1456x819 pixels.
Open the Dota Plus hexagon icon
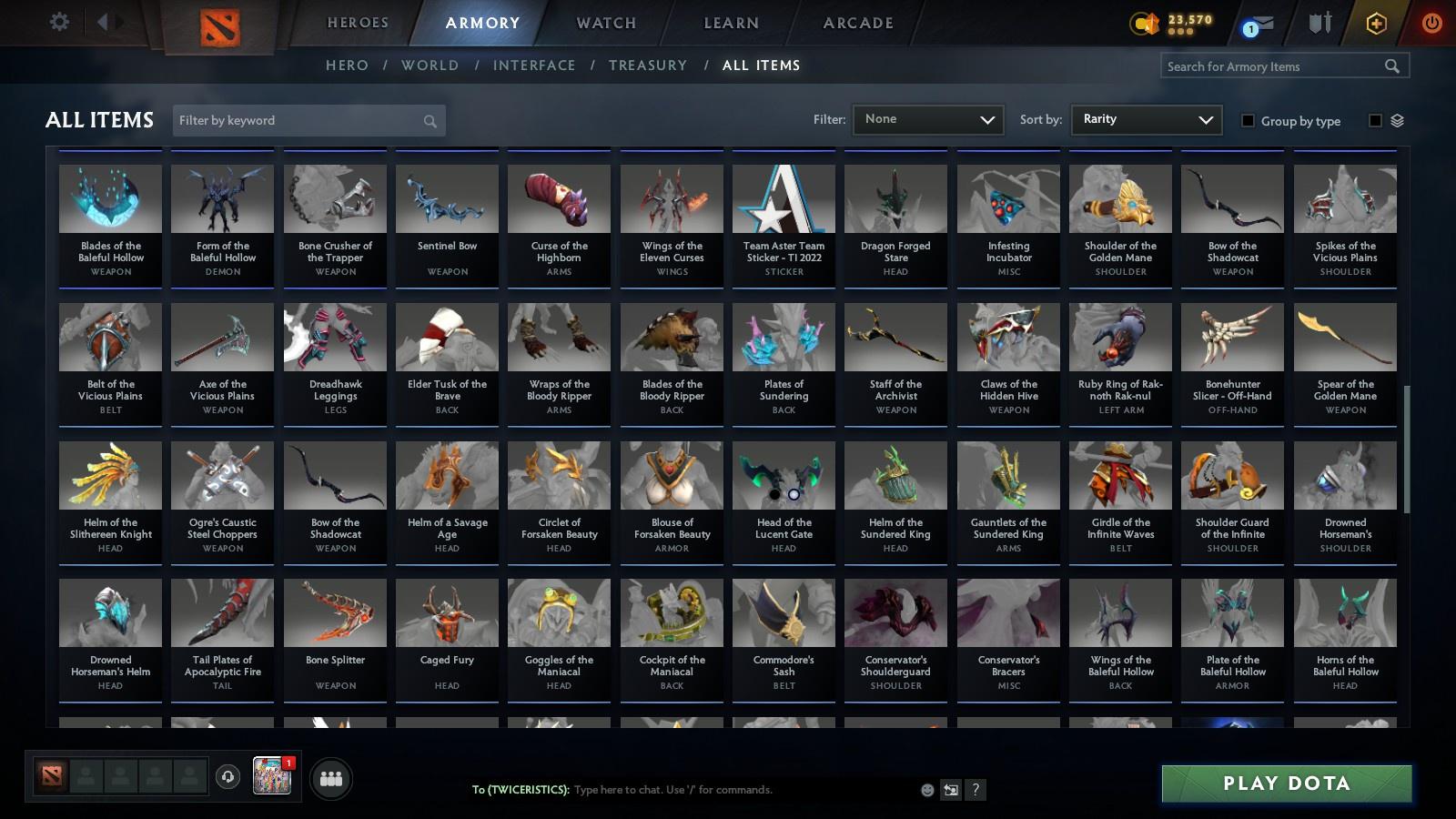[x=1375, y=22]
